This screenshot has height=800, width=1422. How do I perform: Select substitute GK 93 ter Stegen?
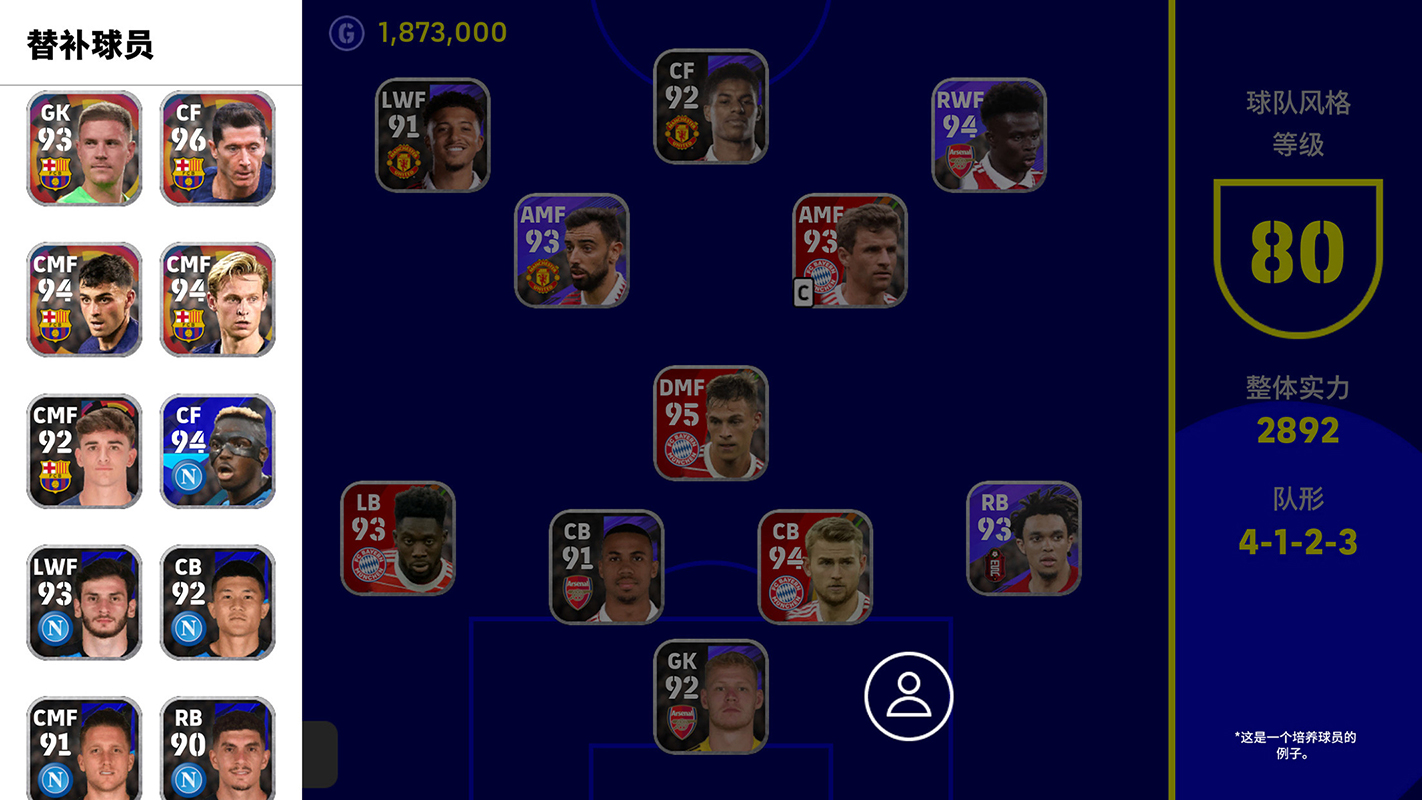(x=84, y=148)
